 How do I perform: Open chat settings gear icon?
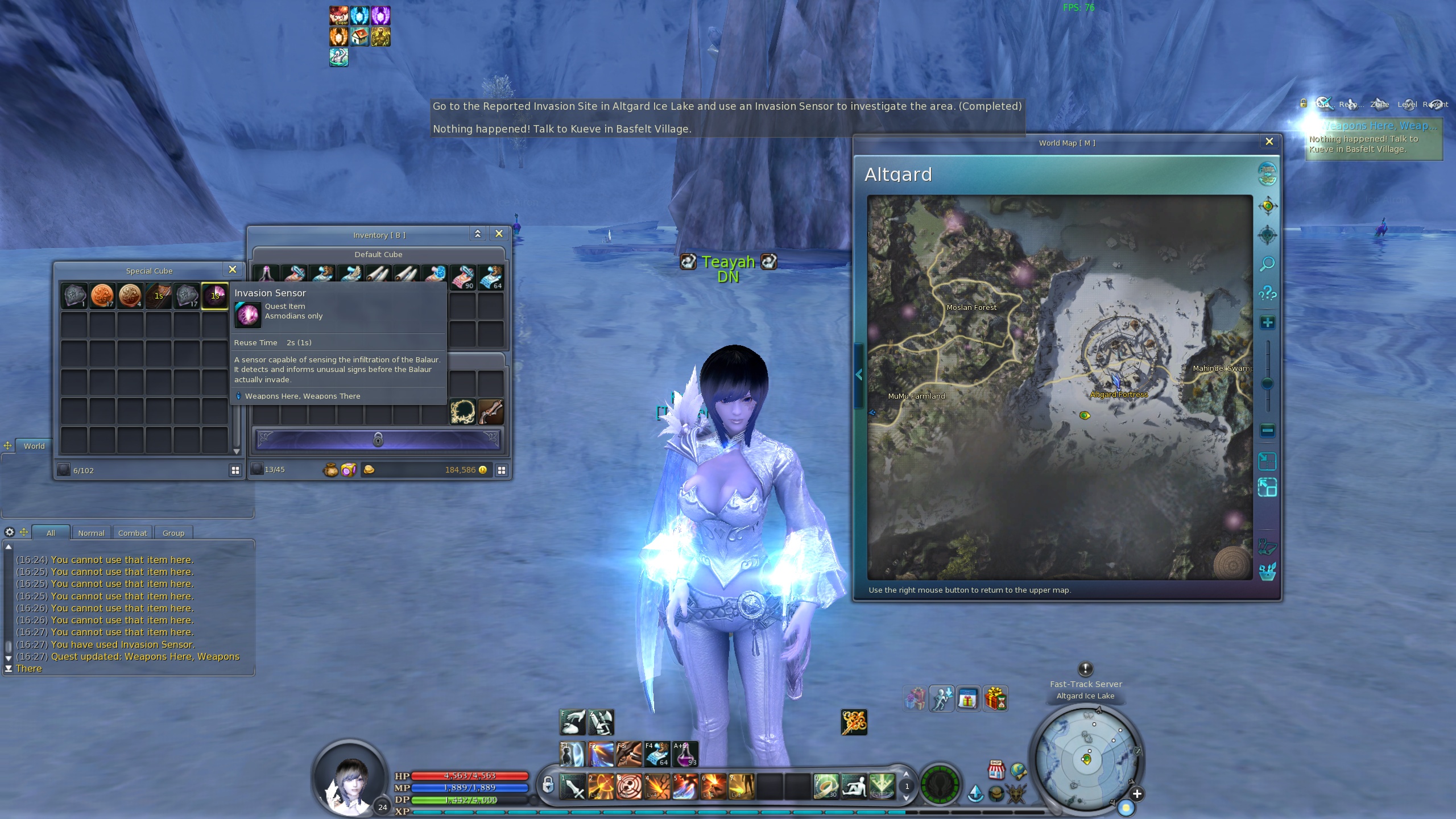(x=10, y=532)
